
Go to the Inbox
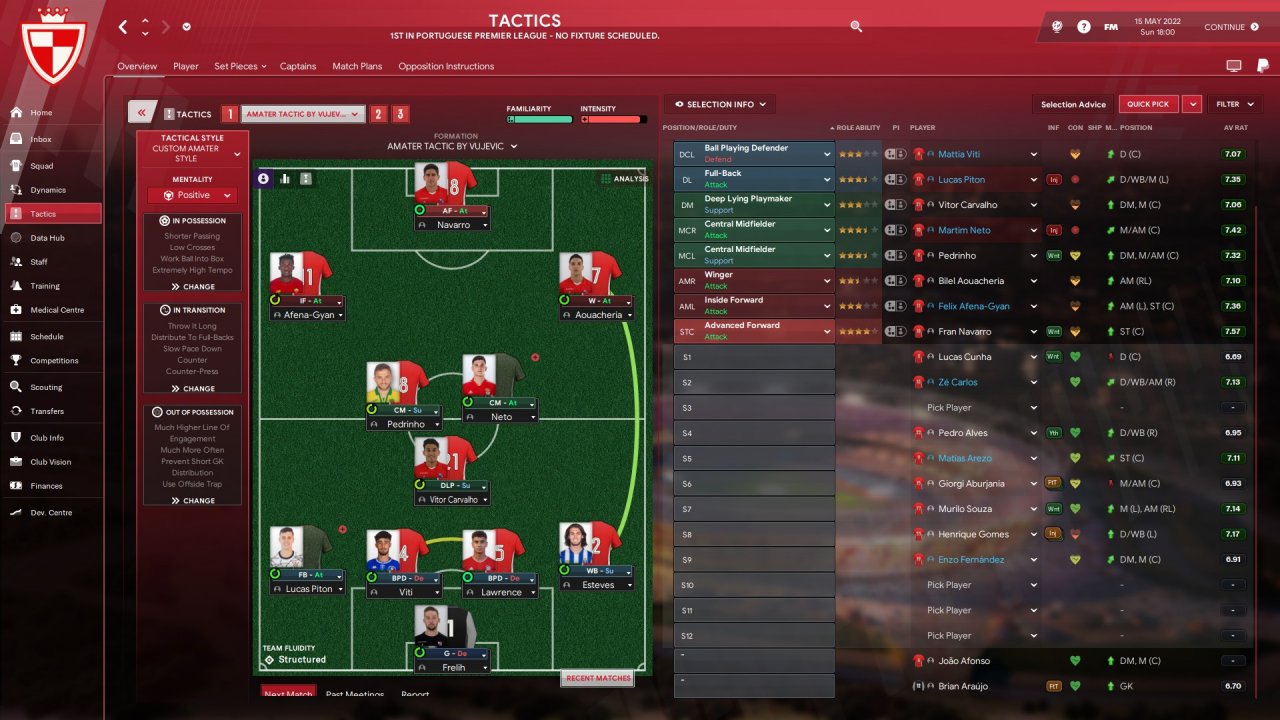click(x=40, y=140)
